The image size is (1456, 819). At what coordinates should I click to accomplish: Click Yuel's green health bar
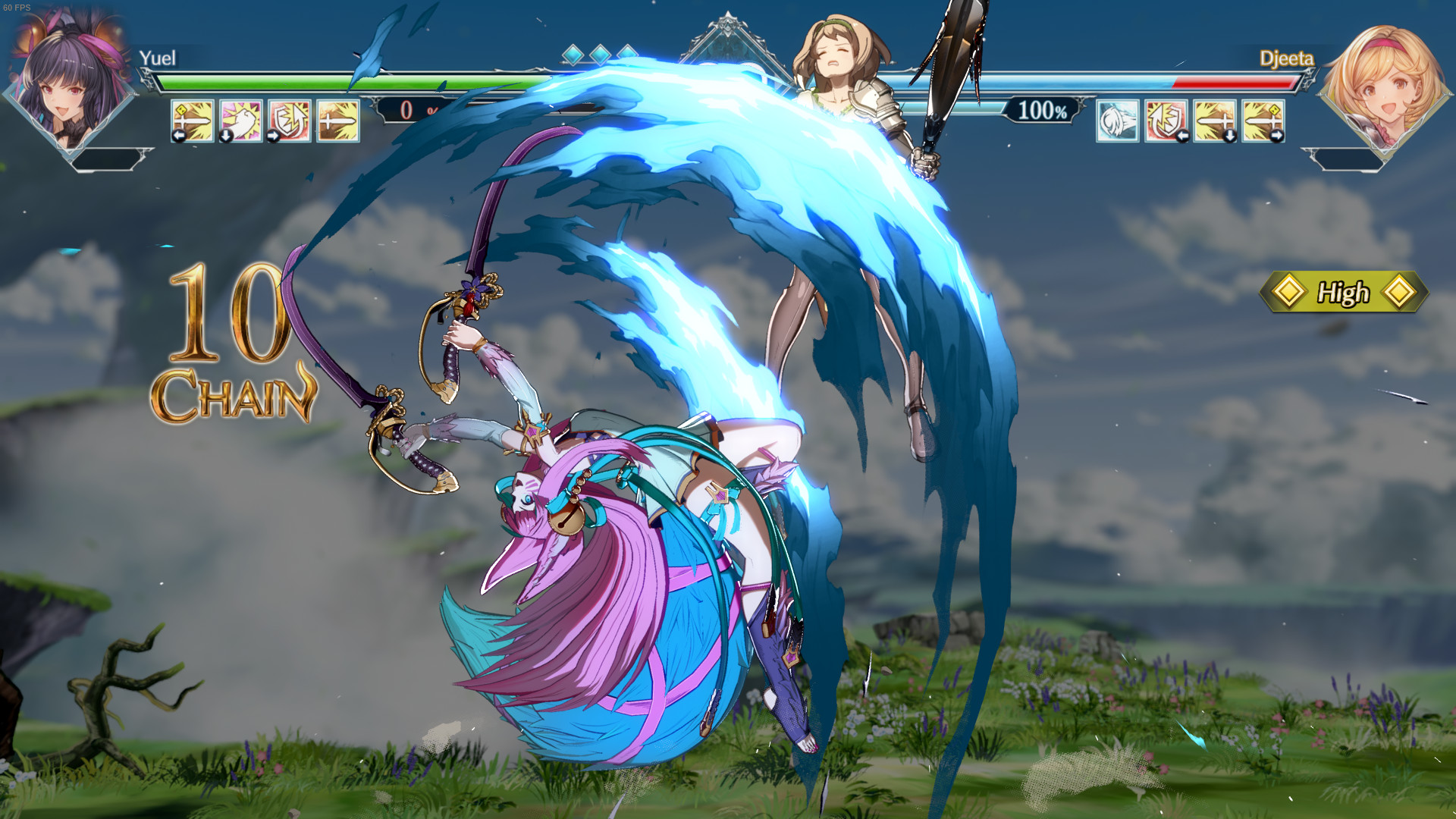341,83
